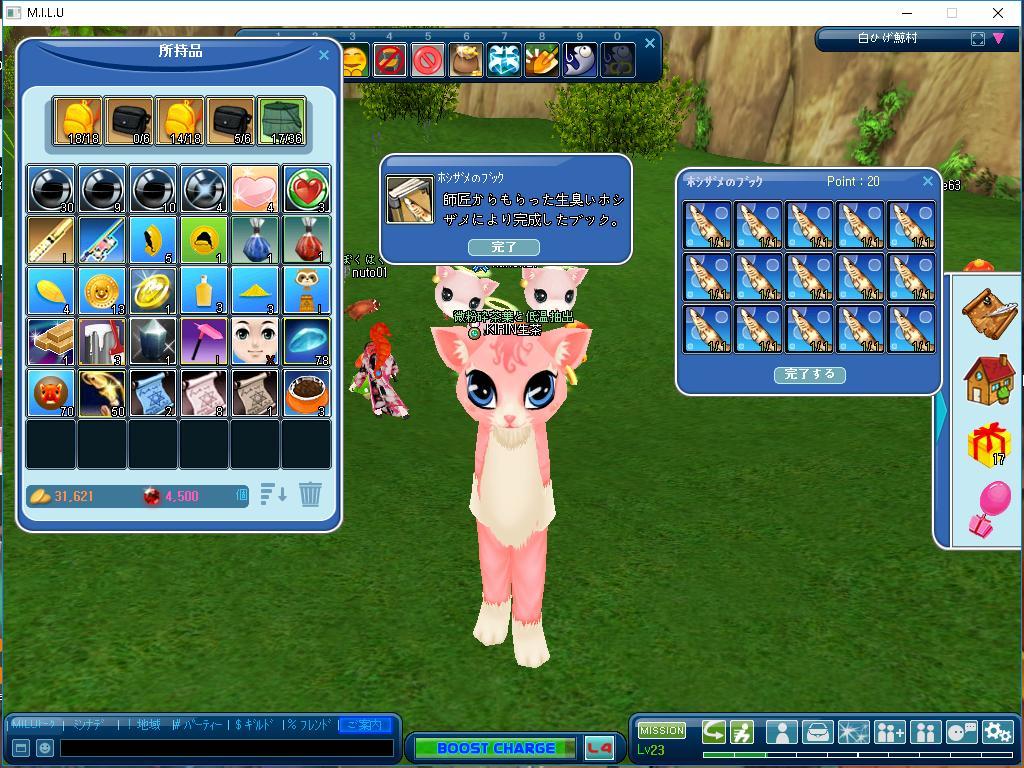
Task: Open the gift box side menu icon
Action: (988, 442)
